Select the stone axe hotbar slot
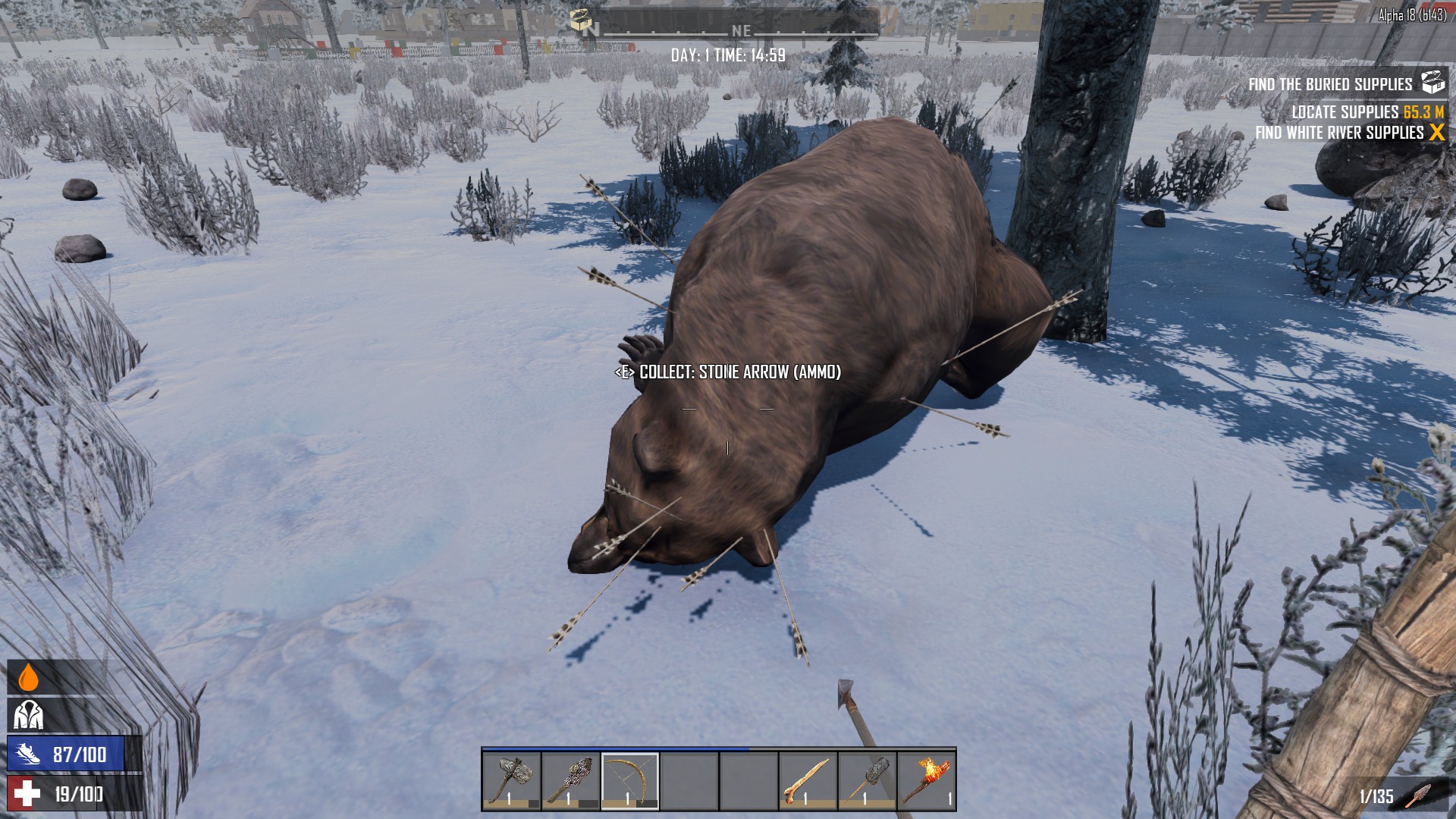Screen dimensions: 1456x819 pyautogui.click(x=511, y=780)
